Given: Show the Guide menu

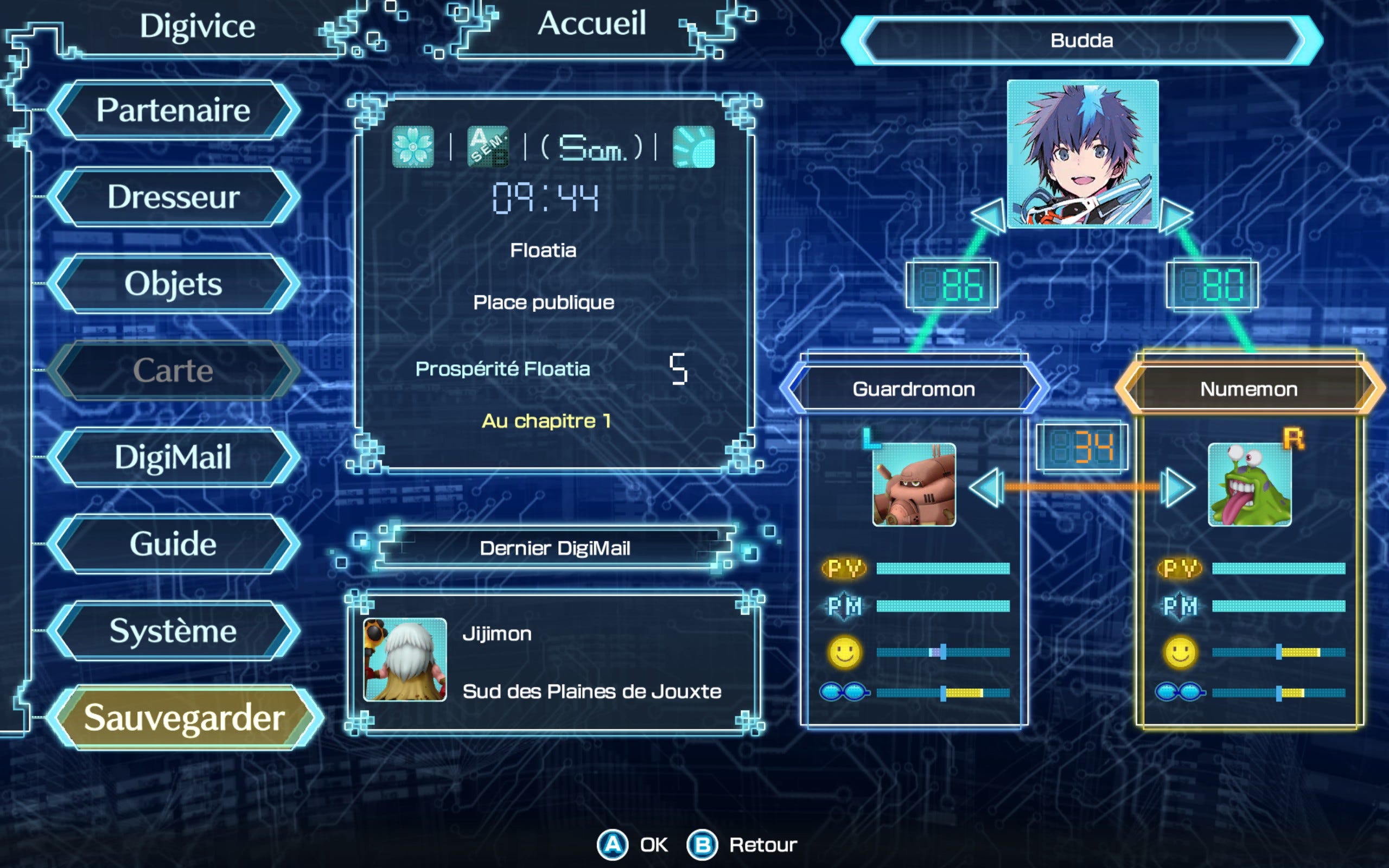Looking at the screenshot, I should pos(173,544).
